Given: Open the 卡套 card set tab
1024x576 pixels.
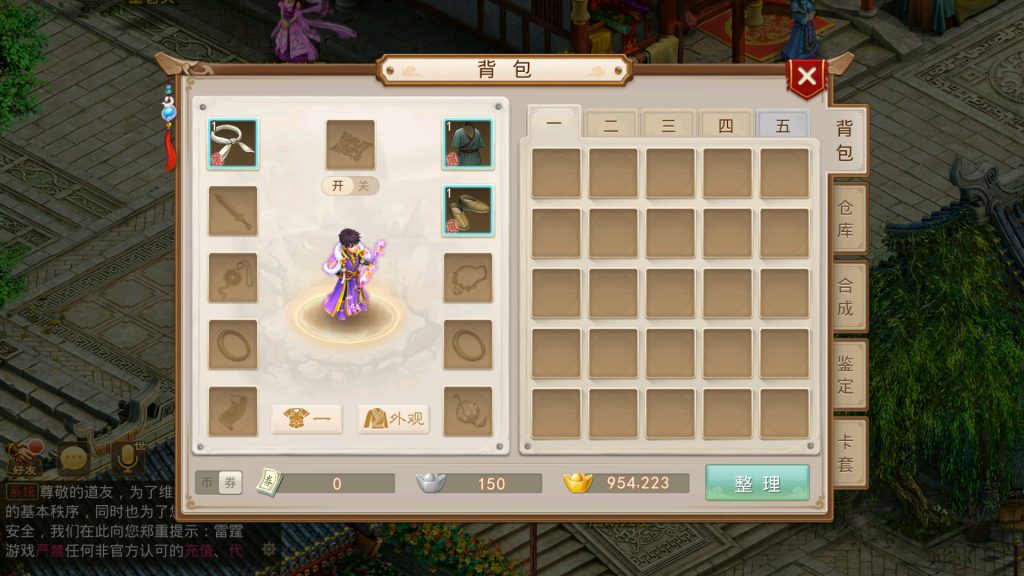Looking at the screenshot, I should pos(845,452).
